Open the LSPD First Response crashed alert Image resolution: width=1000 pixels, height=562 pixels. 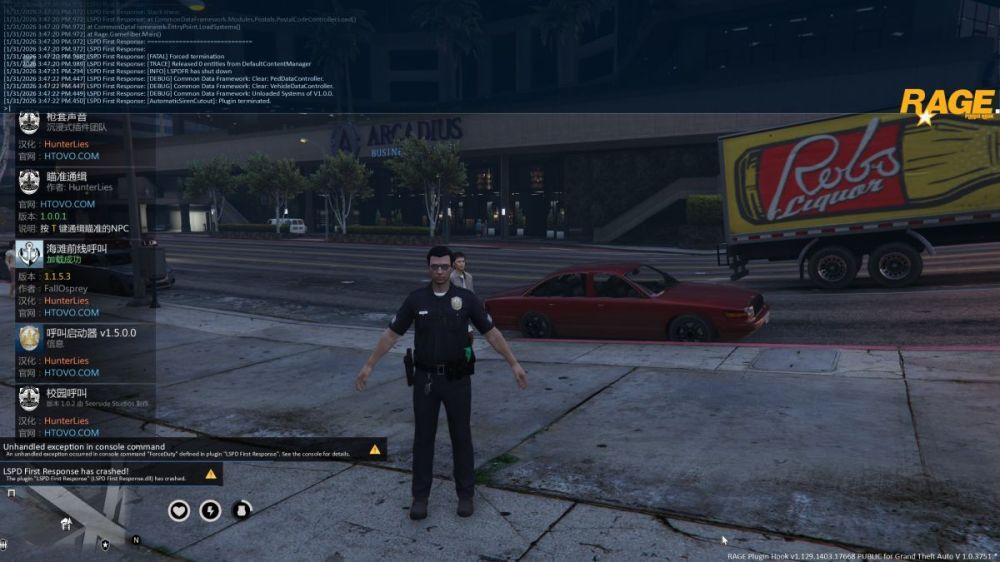(x=110, y=474)
